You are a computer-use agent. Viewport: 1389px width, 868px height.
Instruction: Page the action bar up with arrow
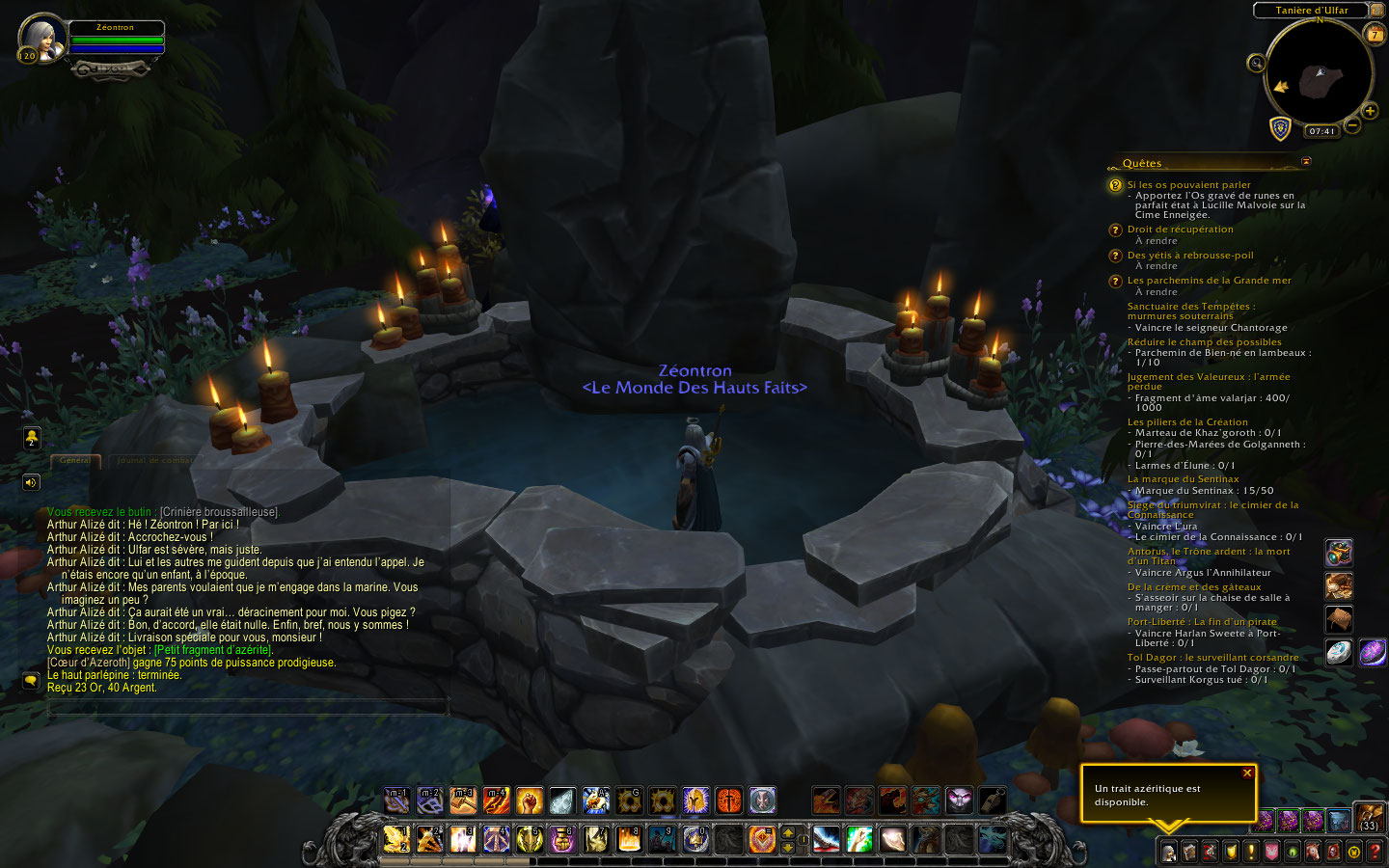coord(788,832)
